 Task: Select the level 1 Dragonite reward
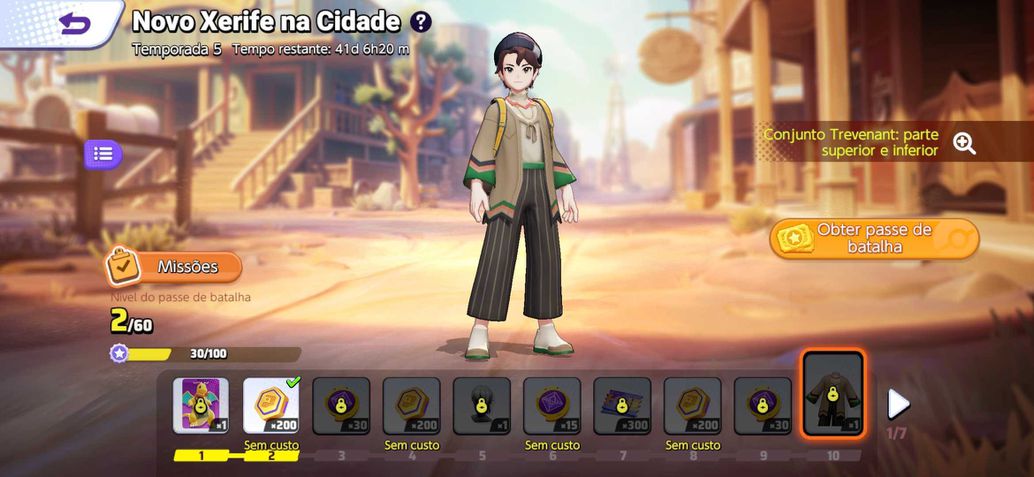[201, 405]
